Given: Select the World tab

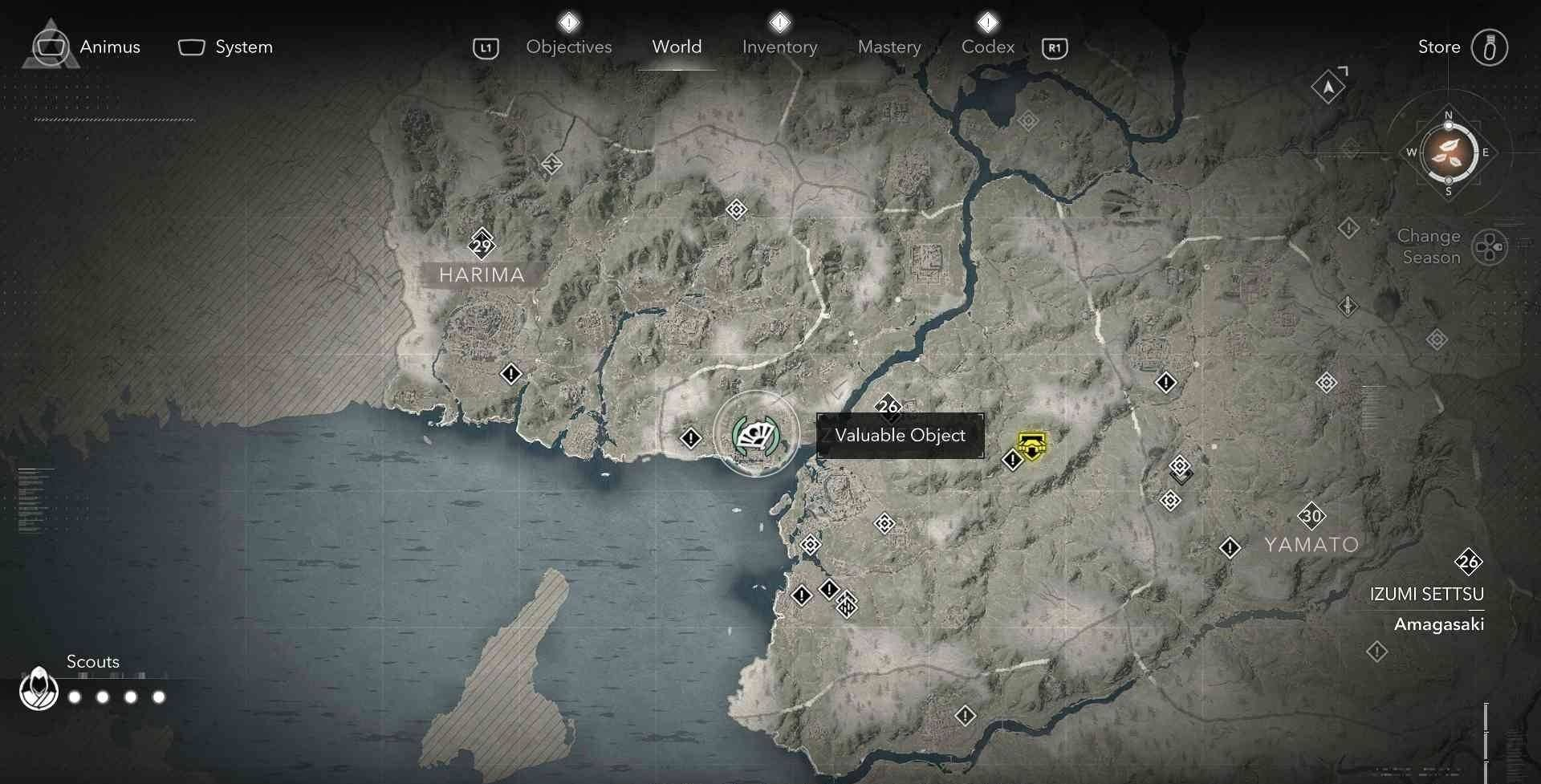Looking at the screenshot, I should [677, 47].
